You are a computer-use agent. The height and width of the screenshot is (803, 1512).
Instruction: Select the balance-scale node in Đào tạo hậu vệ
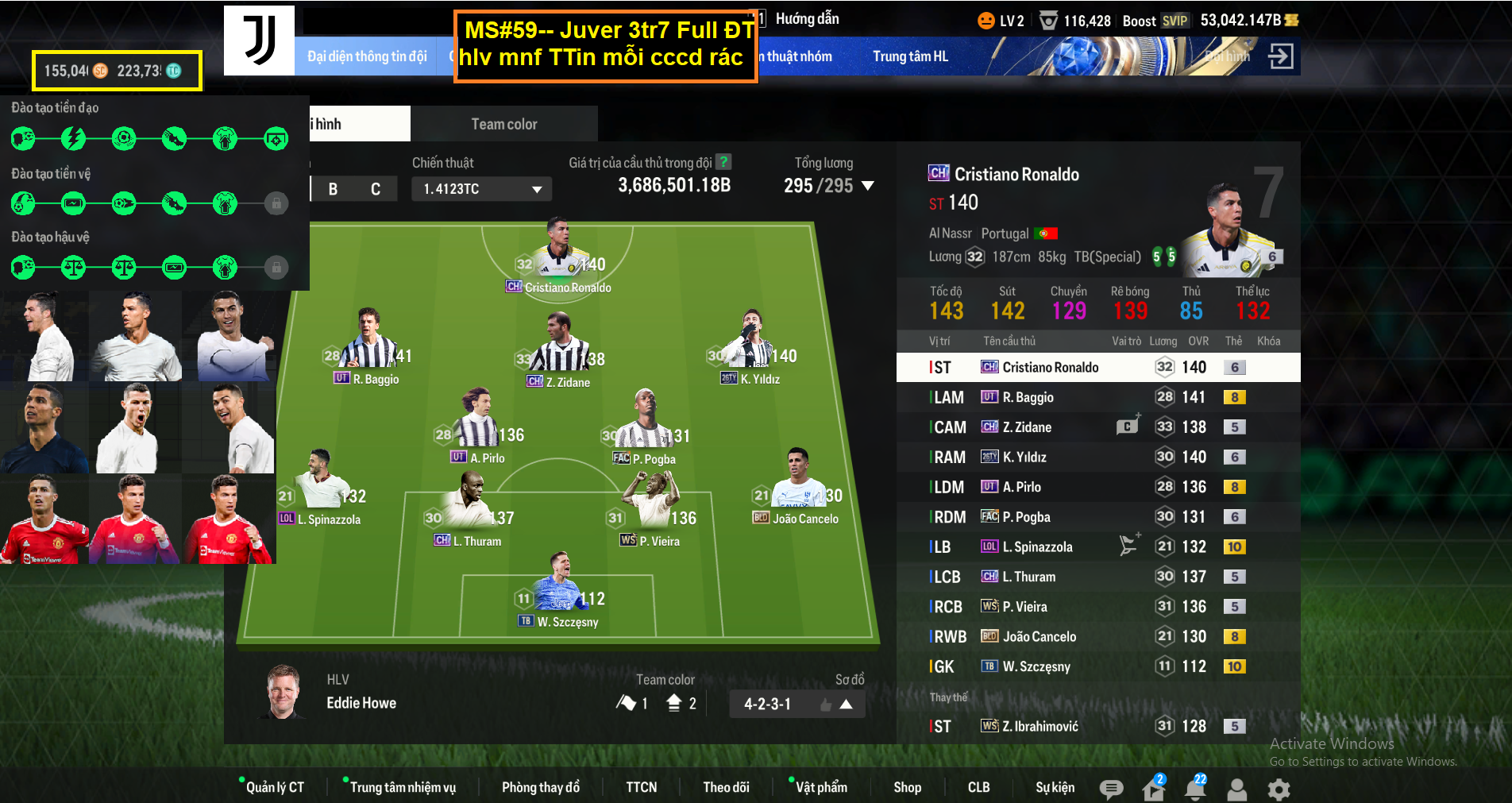click(x=72, y=268)
